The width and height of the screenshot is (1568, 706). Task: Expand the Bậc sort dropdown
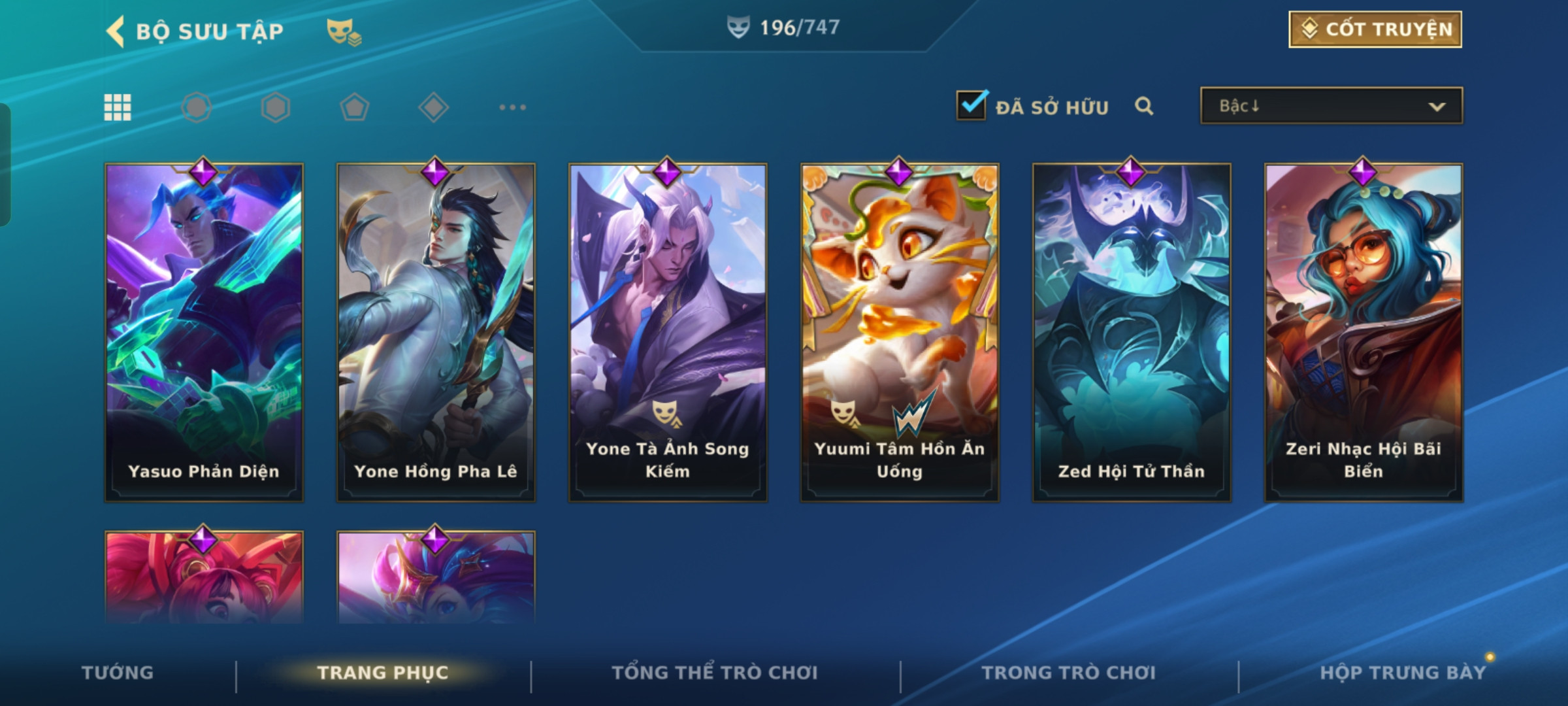1331,106
